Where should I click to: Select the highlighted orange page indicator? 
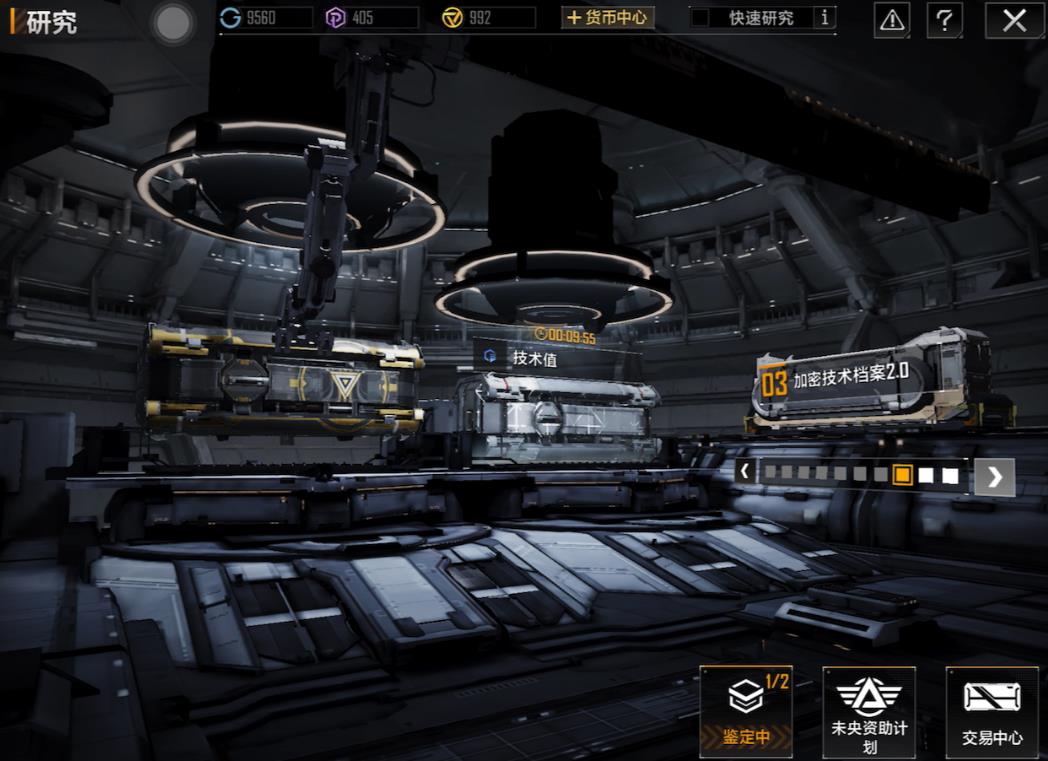(x=902, y=475)
